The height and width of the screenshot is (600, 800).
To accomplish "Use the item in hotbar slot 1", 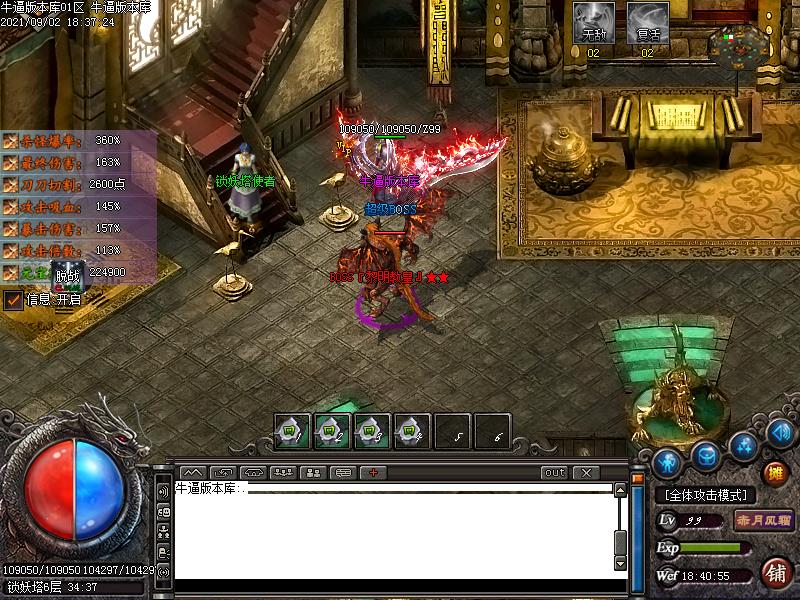I will click(x=293, y=432).
